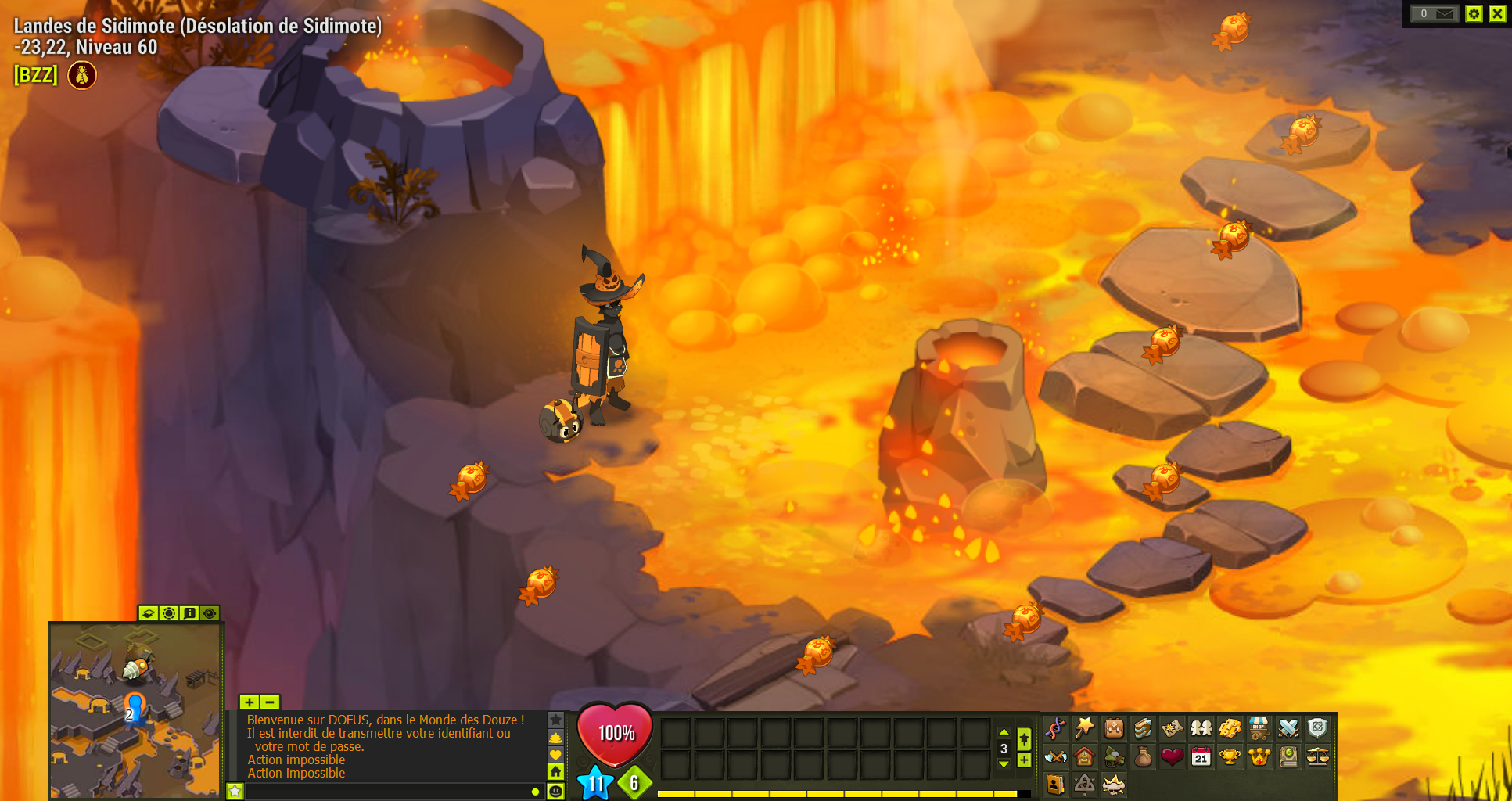Open the balance scales marketplace icon

coord(1317,757)
